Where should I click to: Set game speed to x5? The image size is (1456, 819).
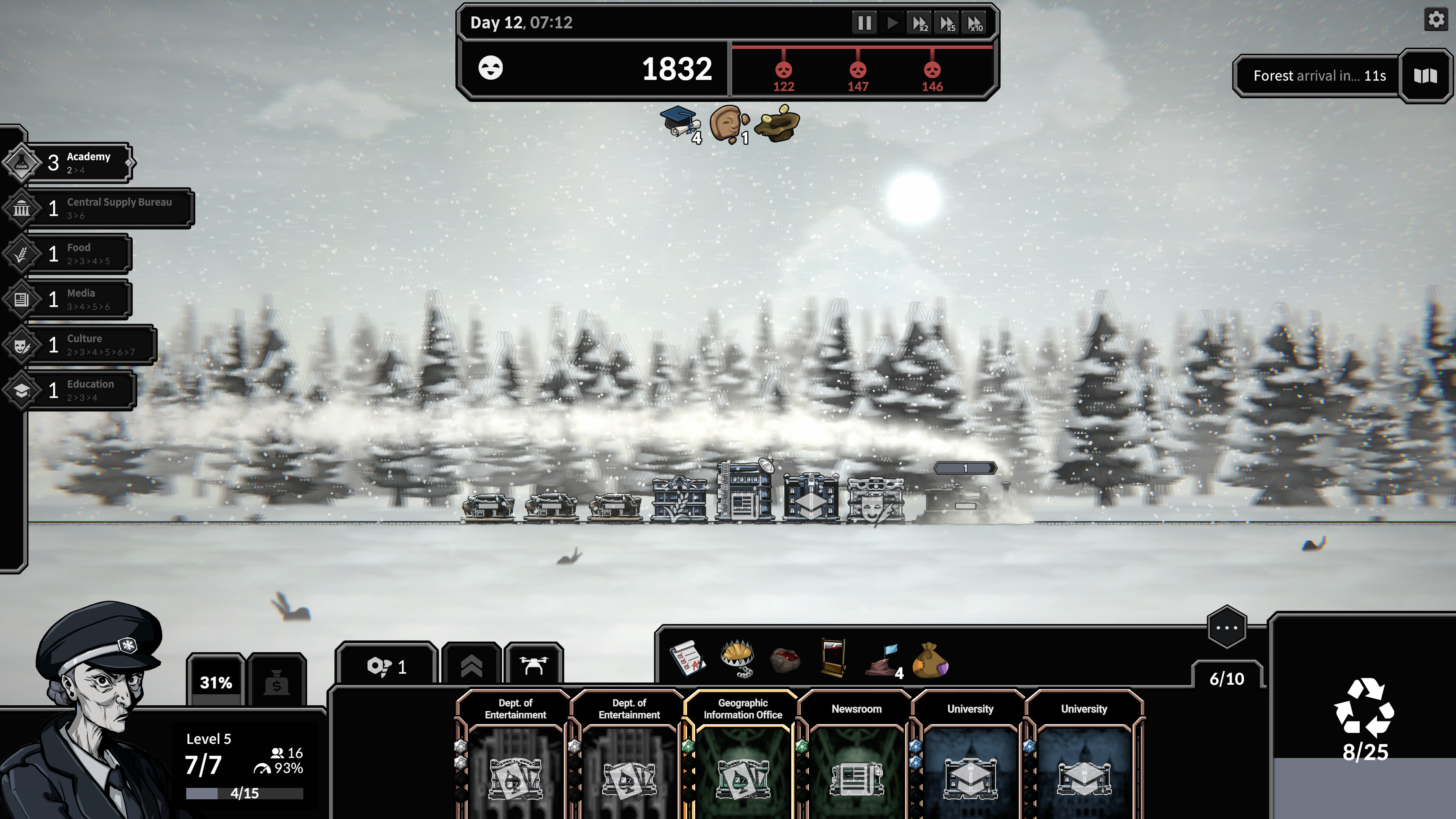tap(947, 23)
